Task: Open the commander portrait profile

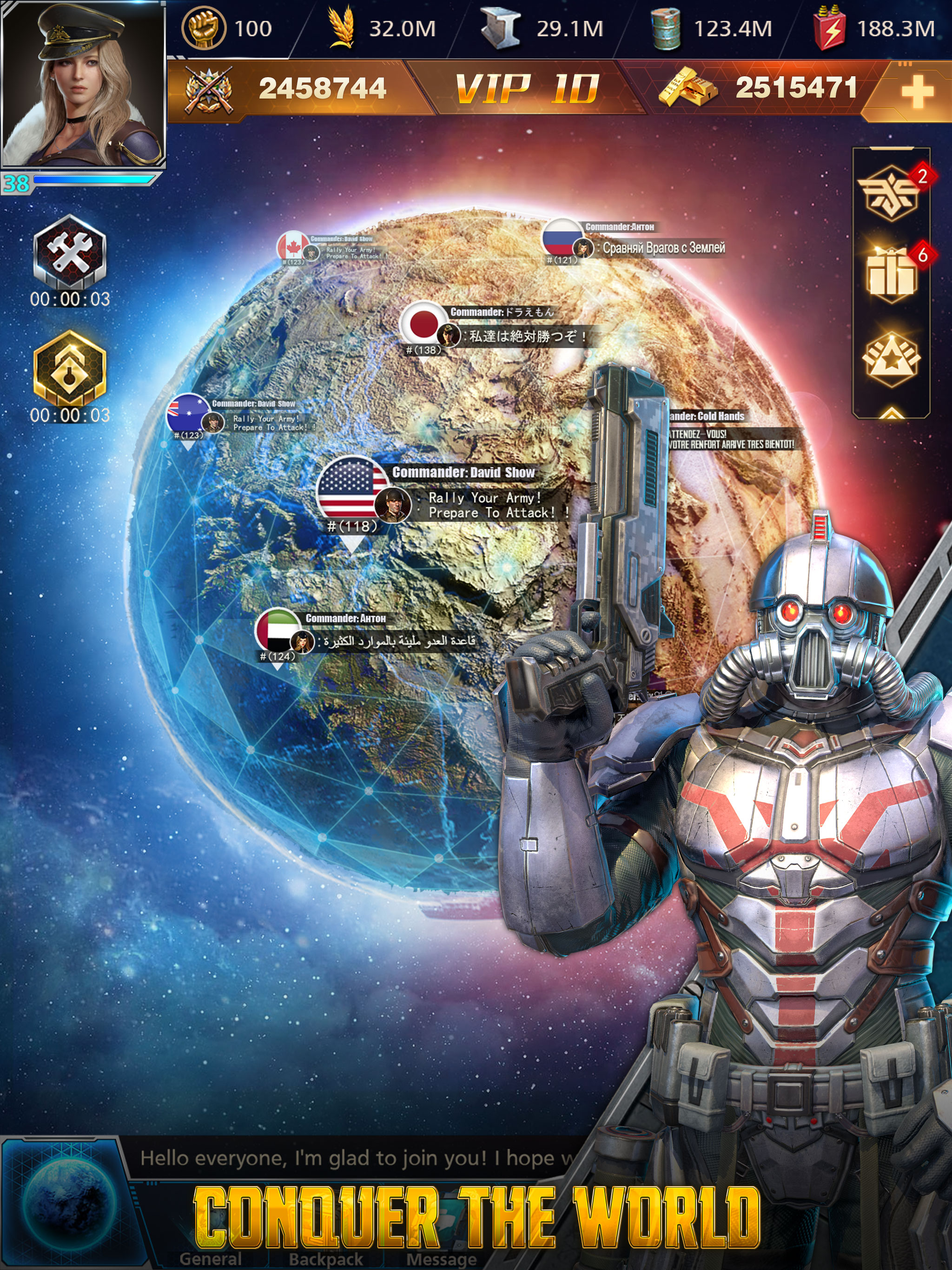Action: (83, 85)
